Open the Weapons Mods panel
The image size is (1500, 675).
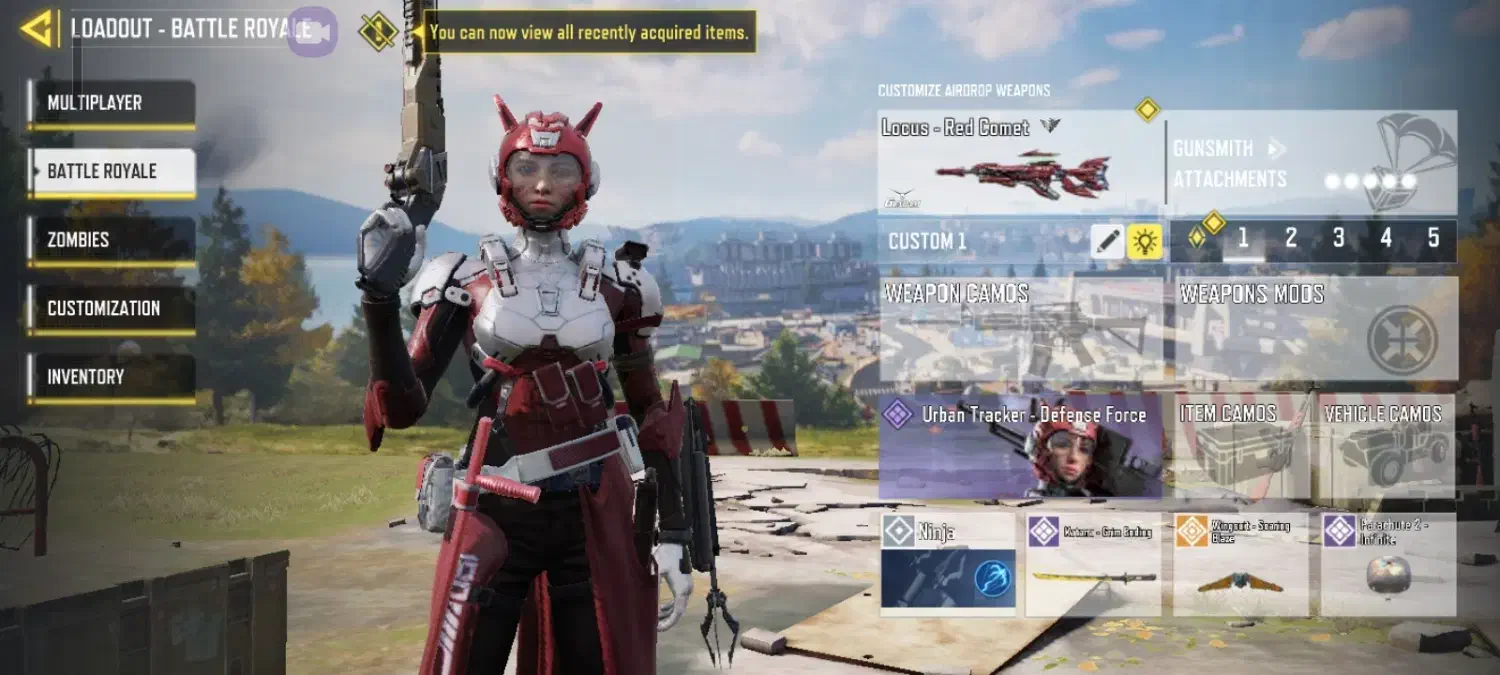pos(1315,329)
